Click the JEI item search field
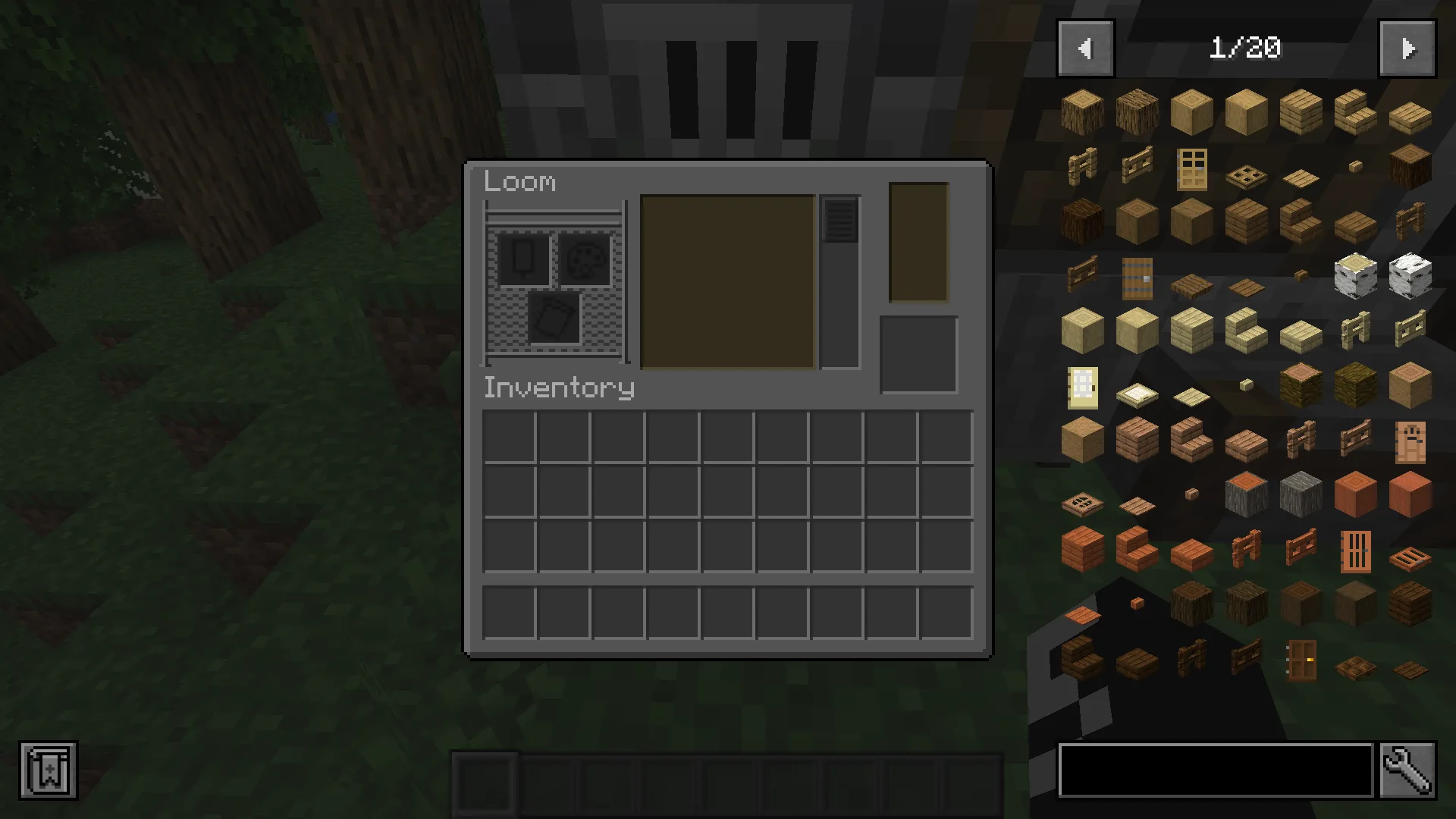The image size is (1456, 819). point(1213,771)
